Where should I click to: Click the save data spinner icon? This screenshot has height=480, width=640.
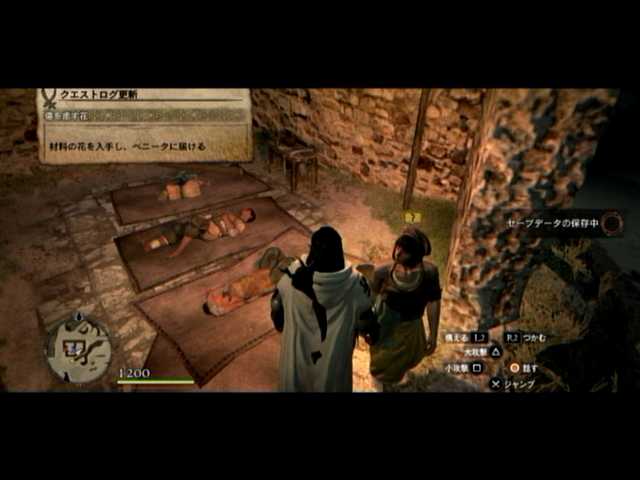(612, 223)
